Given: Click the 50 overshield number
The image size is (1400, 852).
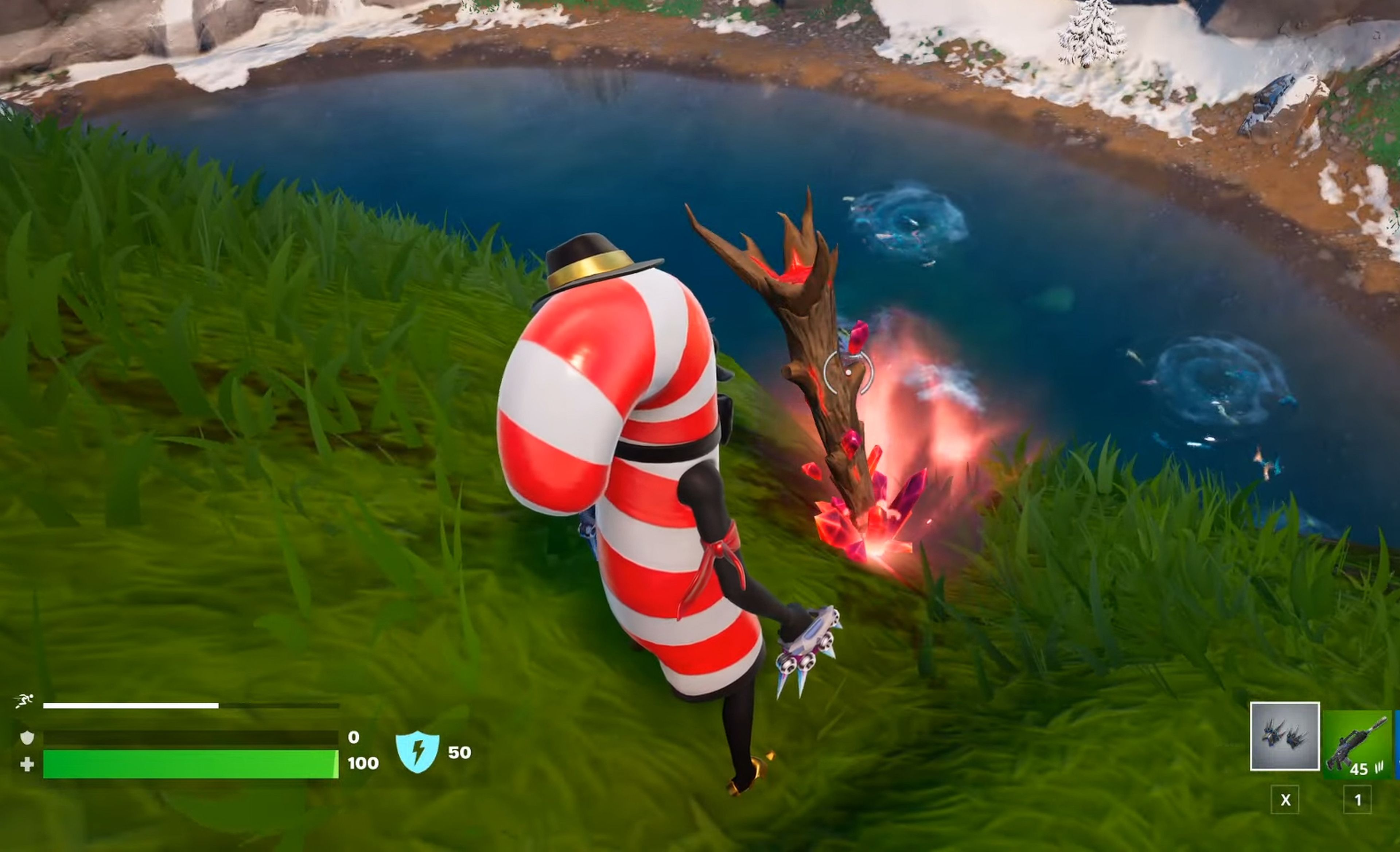Looking at the screenshot, I should pyautogui.click(x=461, y=752).
